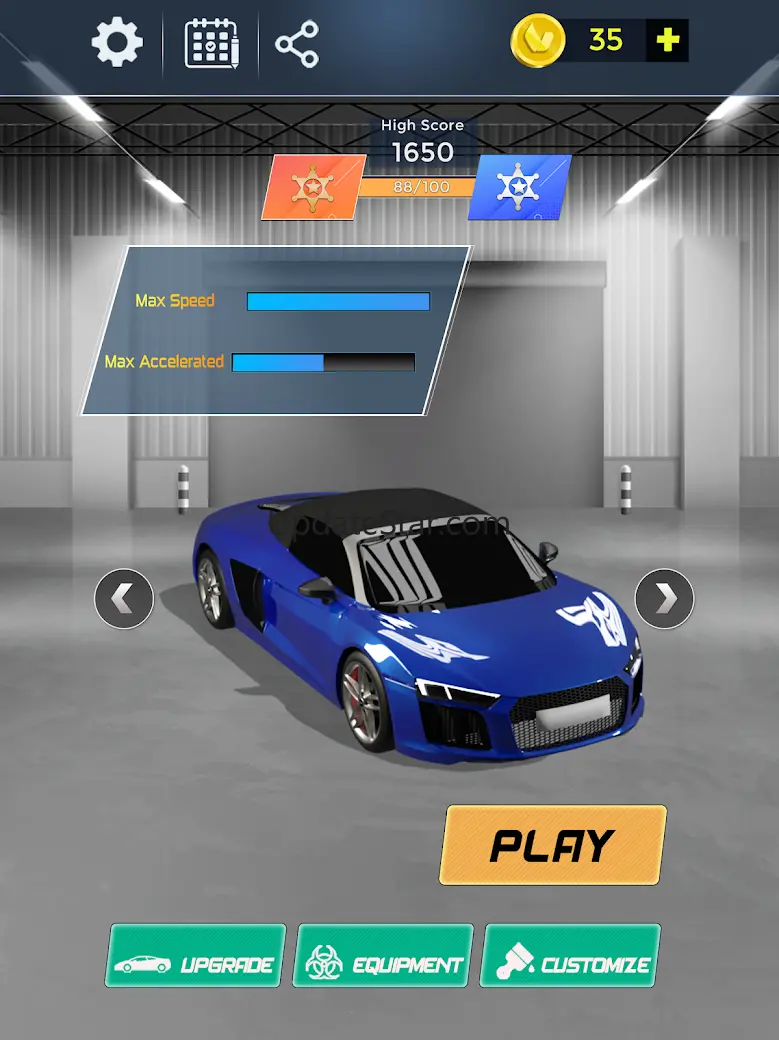Viewport: 779px width, 1040px height.
Task: Start the race with PLAY
Action: pyautogui.click(x=552, y=845)
